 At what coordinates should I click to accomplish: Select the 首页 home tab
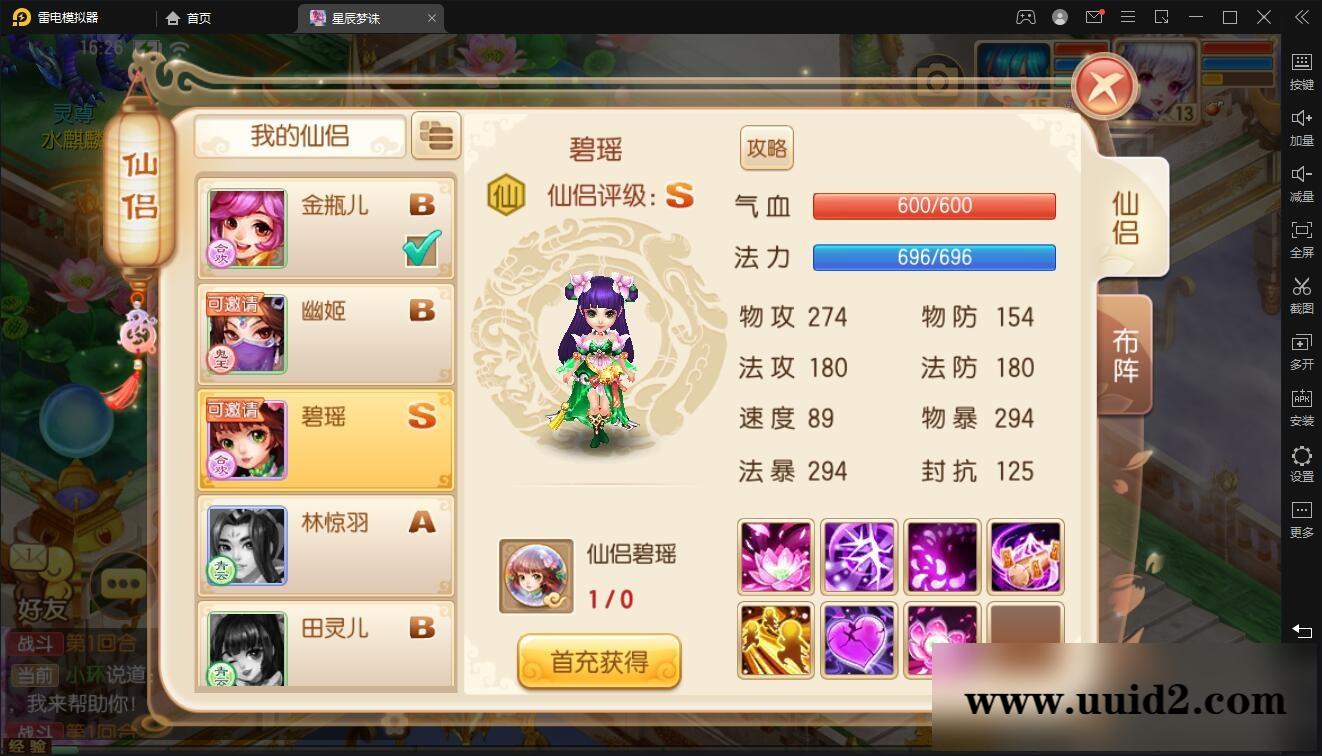coord(189,17)
